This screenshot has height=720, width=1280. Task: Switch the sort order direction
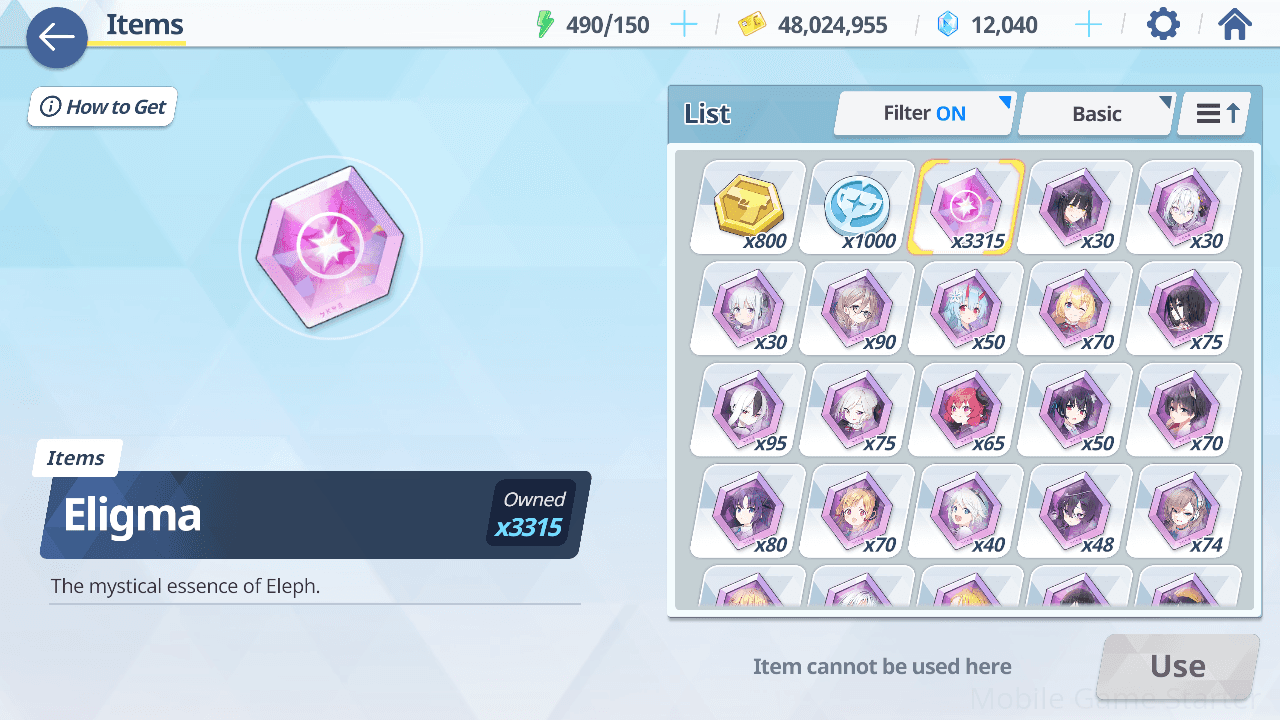(x=1215, y=114)
